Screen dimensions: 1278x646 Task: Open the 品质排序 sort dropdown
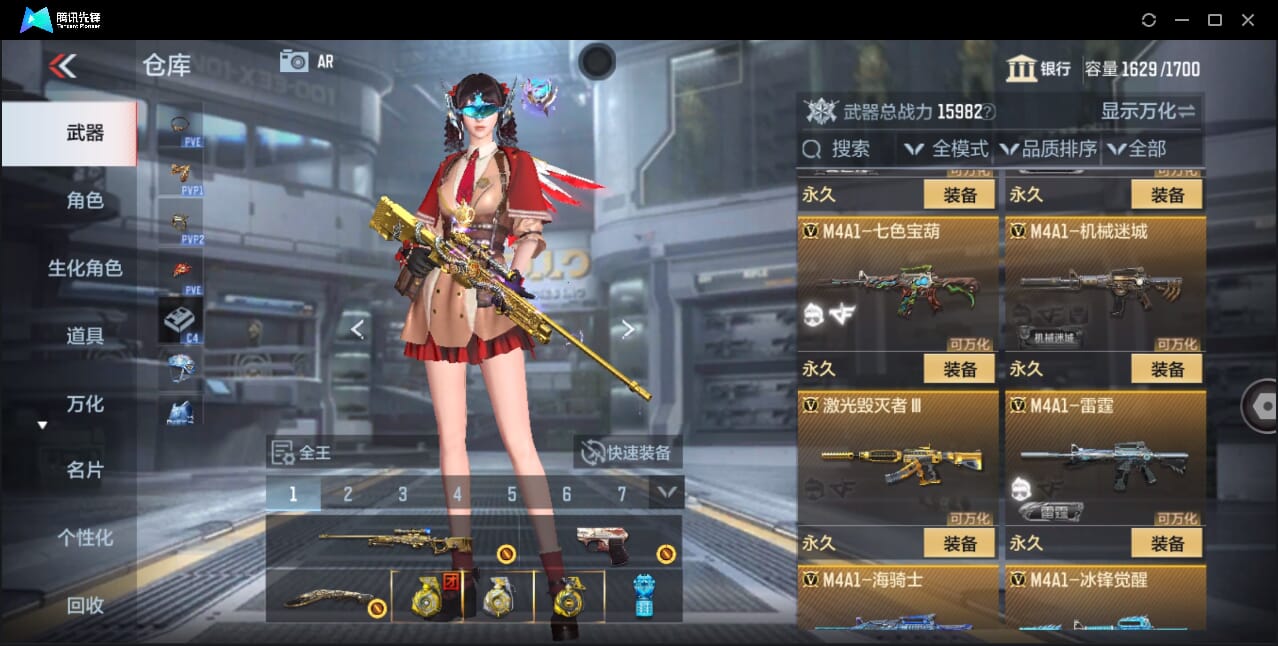coord(1048,149)
